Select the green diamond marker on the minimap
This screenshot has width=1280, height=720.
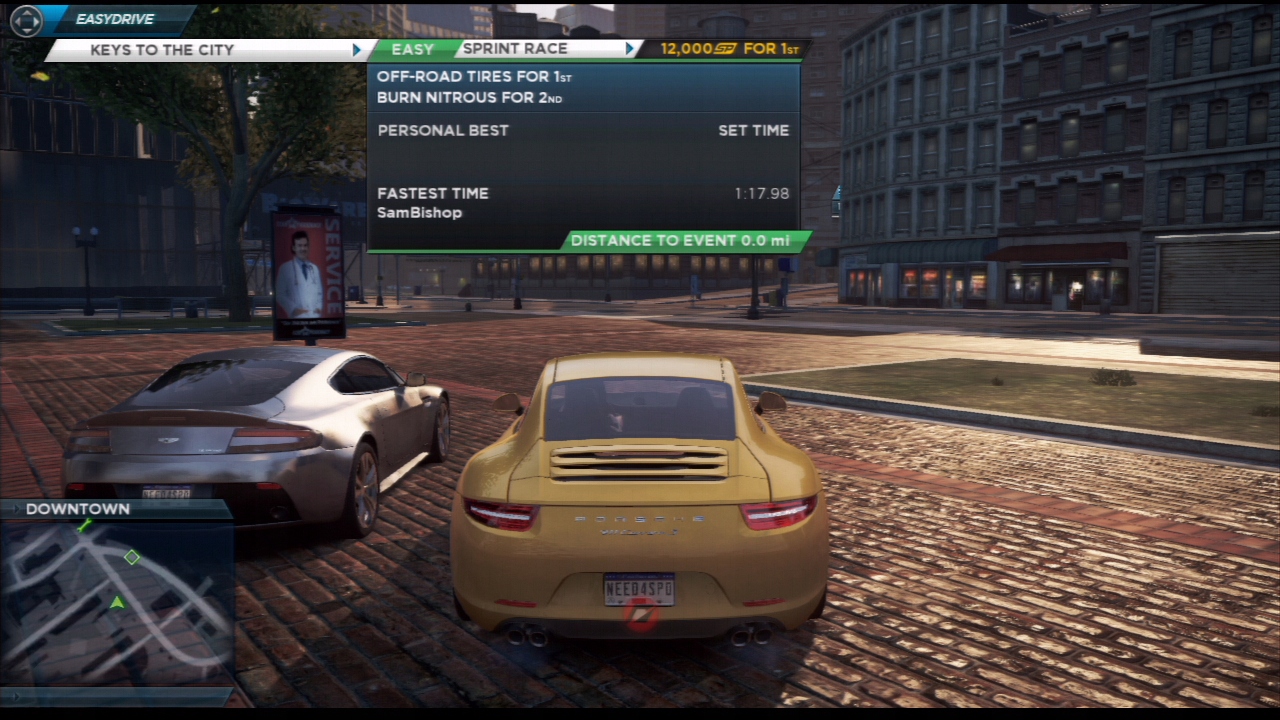132,557
